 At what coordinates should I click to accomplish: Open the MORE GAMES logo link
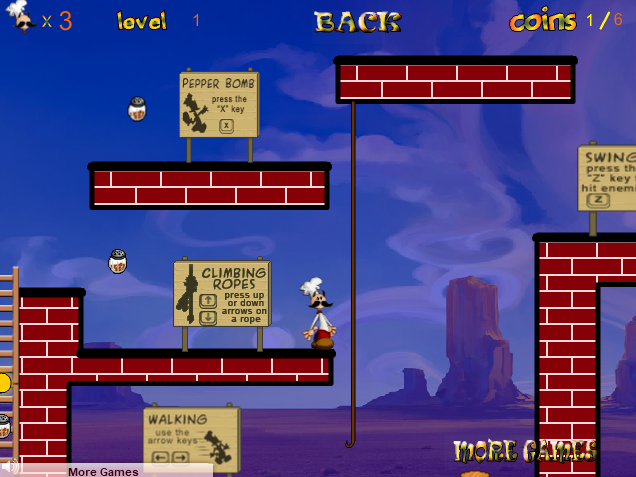(524, 452)
